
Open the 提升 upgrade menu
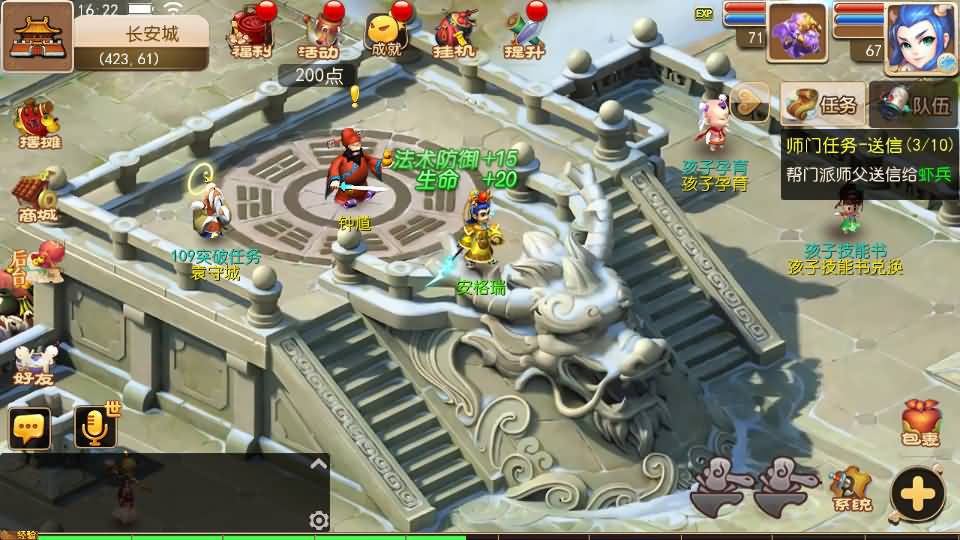pos(523,35)
